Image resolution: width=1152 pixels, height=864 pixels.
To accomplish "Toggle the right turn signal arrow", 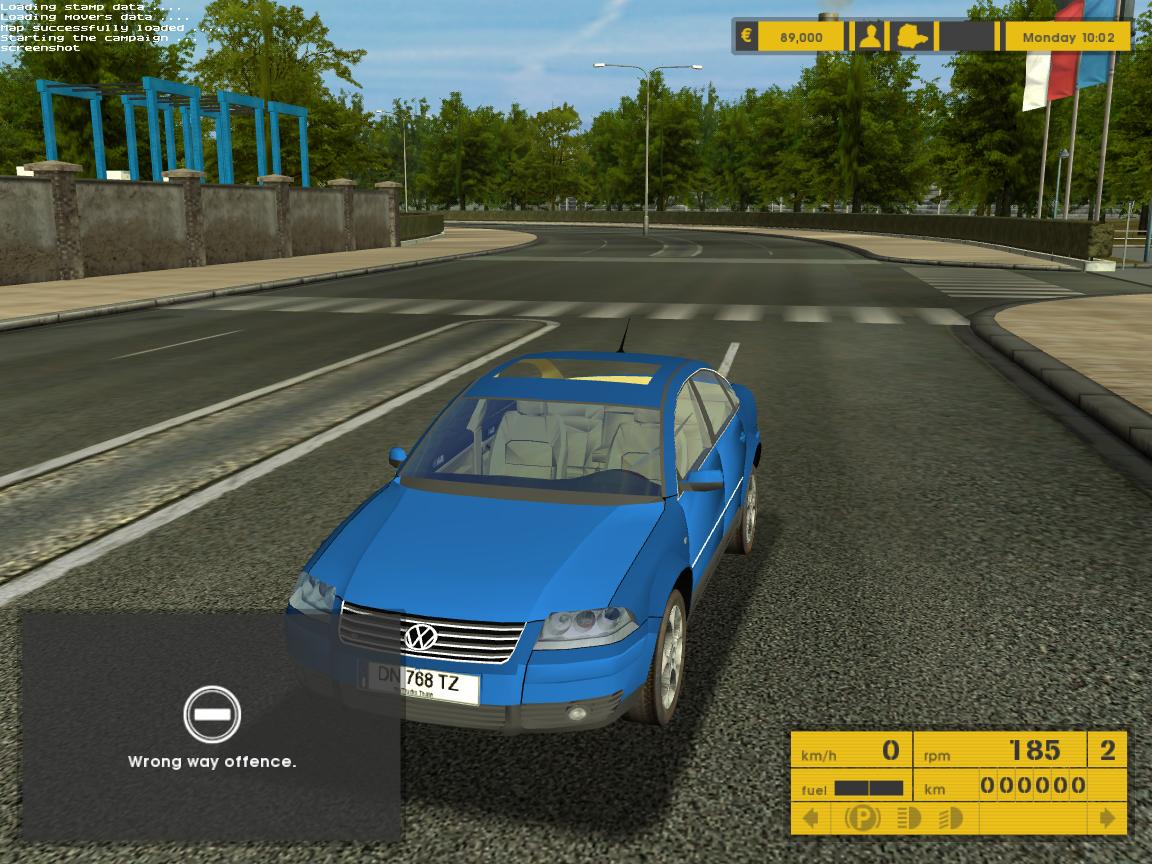I will point(1107,818).
